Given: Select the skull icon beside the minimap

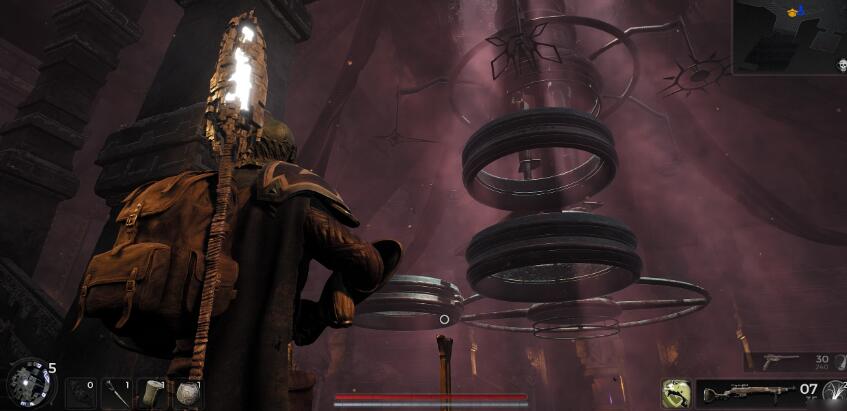Looking at the screenshot, I should pyautogui.click(x=841, y=65).
